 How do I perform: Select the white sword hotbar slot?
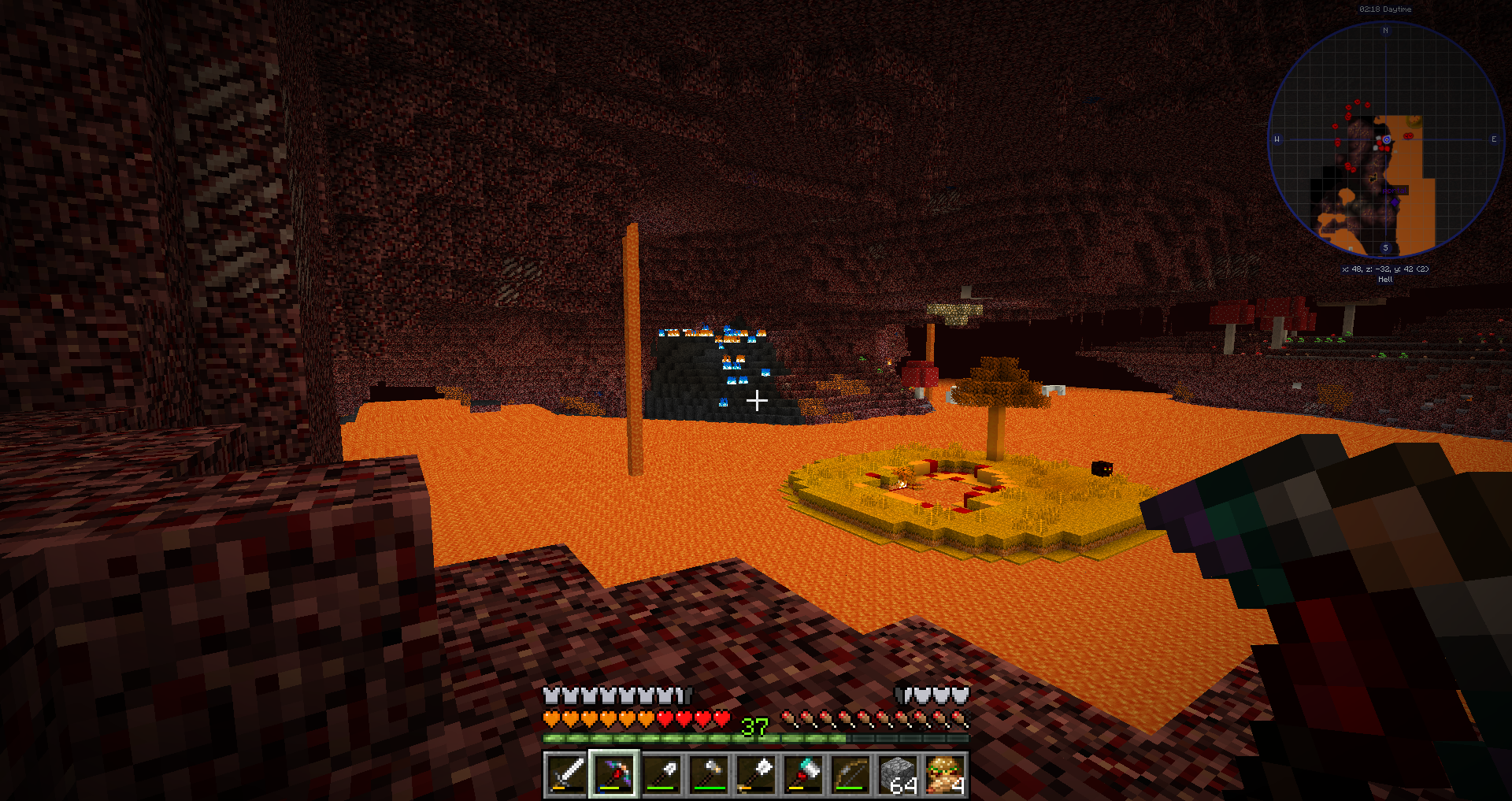pyautogui.click(x=566, y=774)
